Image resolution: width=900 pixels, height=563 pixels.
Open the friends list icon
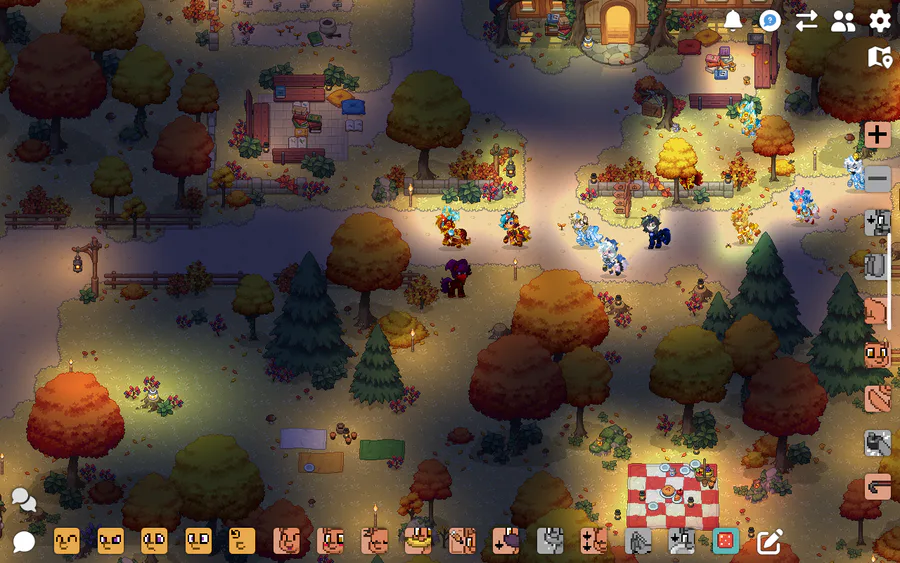[x=843, y=21]
